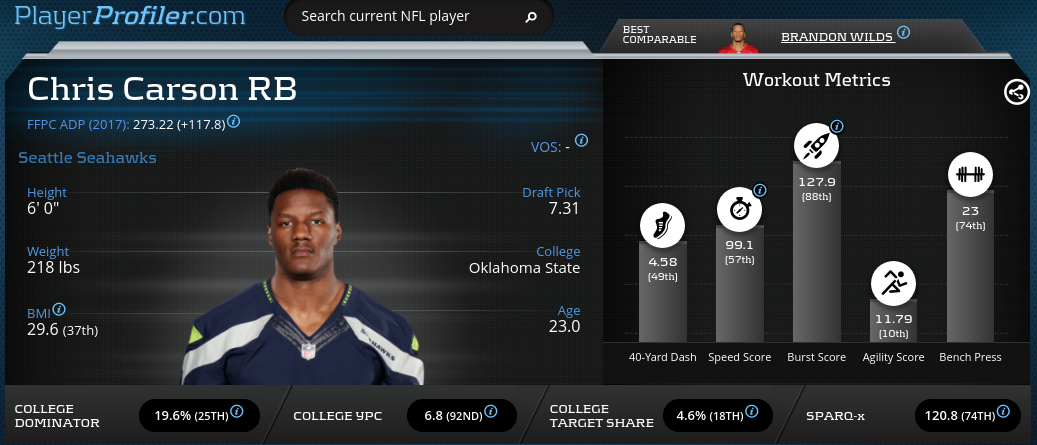Click the Bench Press barbell icon
This screenshot has height=445, width=1037.
click(971, 175)
